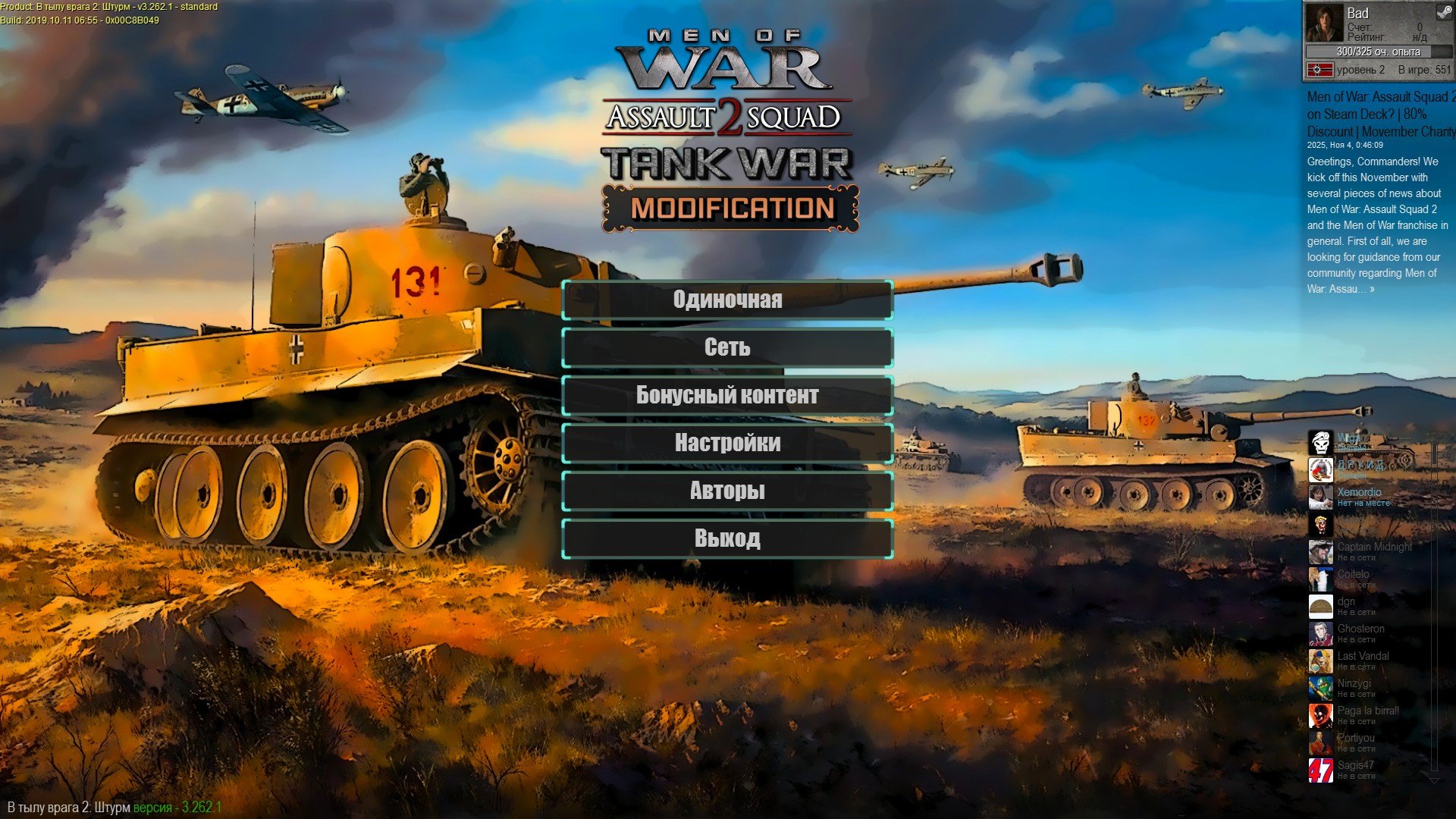Open the Настройки settings menu
This screenshot has height=819, width=1456.
[x=727, y=444]
